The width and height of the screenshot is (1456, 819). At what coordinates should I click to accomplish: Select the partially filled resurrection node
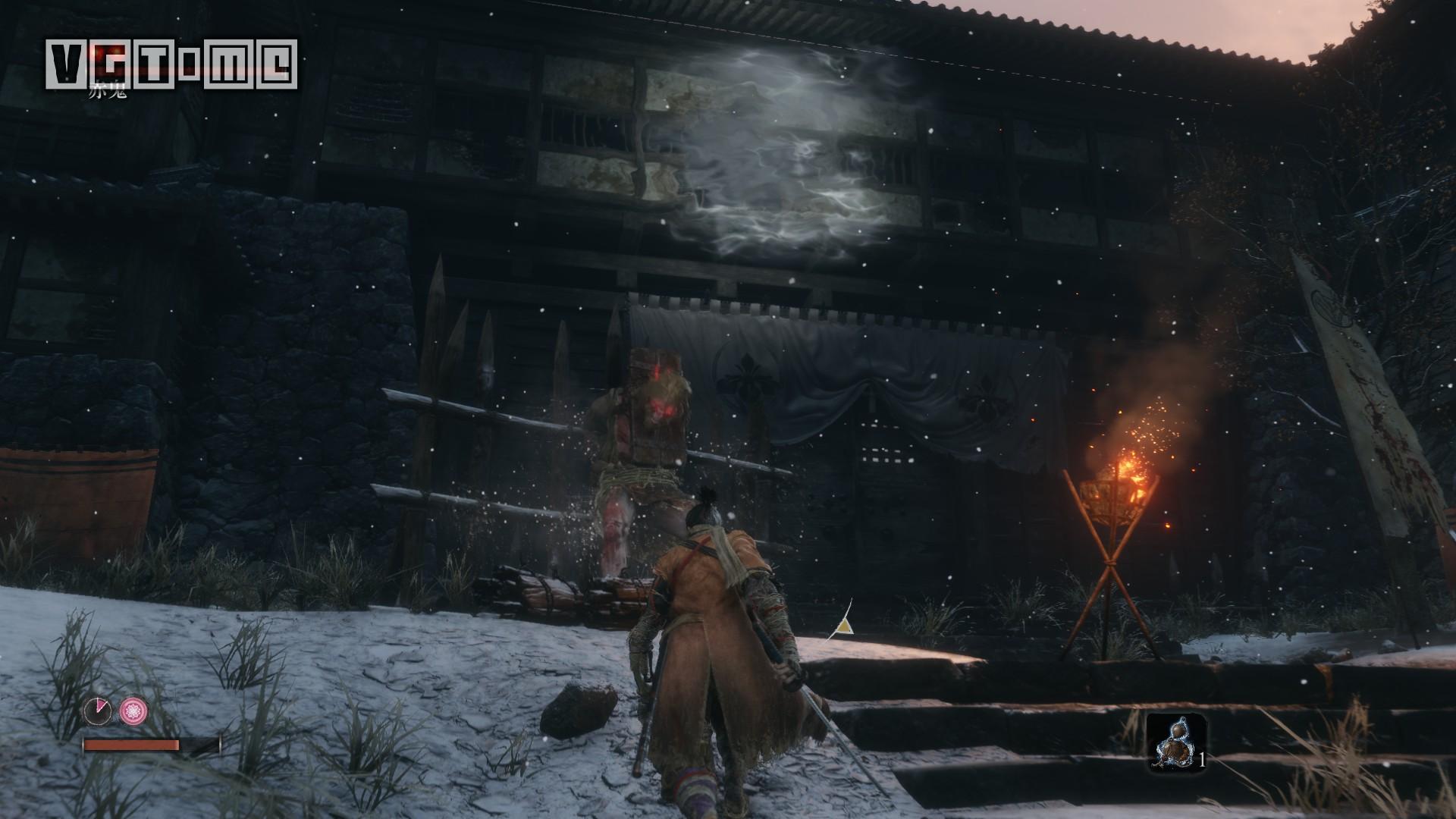coord(98,711)
